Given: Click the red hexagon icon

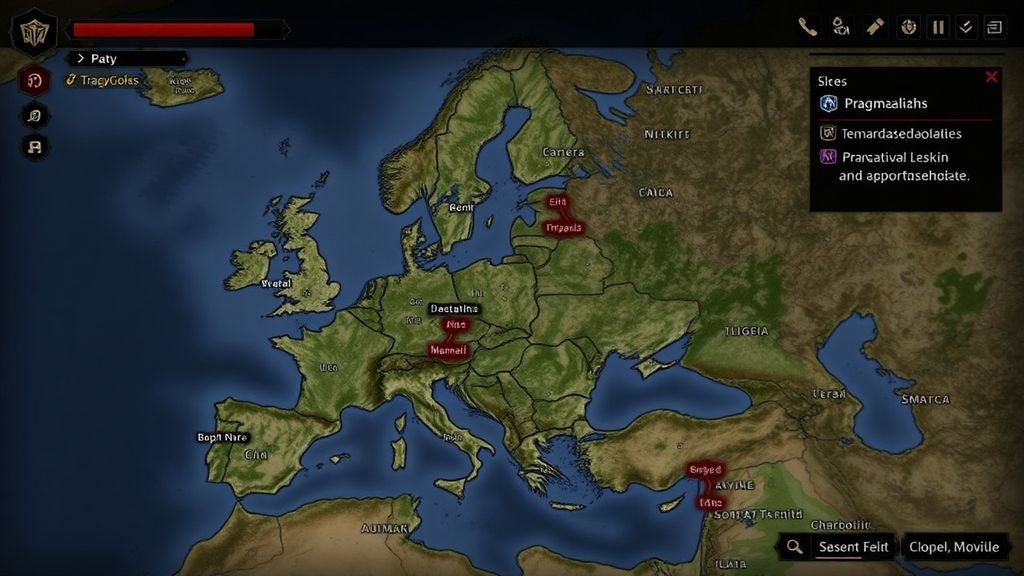Looking at the screenshot, I should tap(35, 82).
